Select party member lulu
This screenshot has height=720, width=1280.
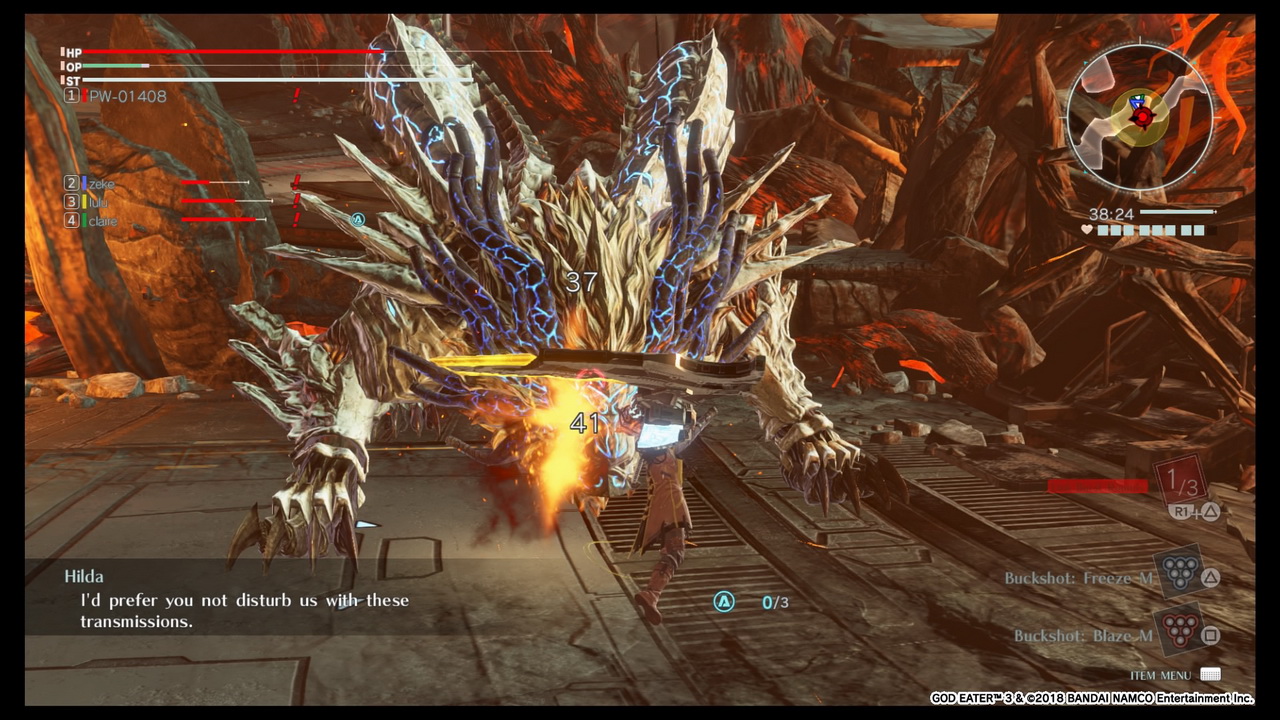click(99, 202)
